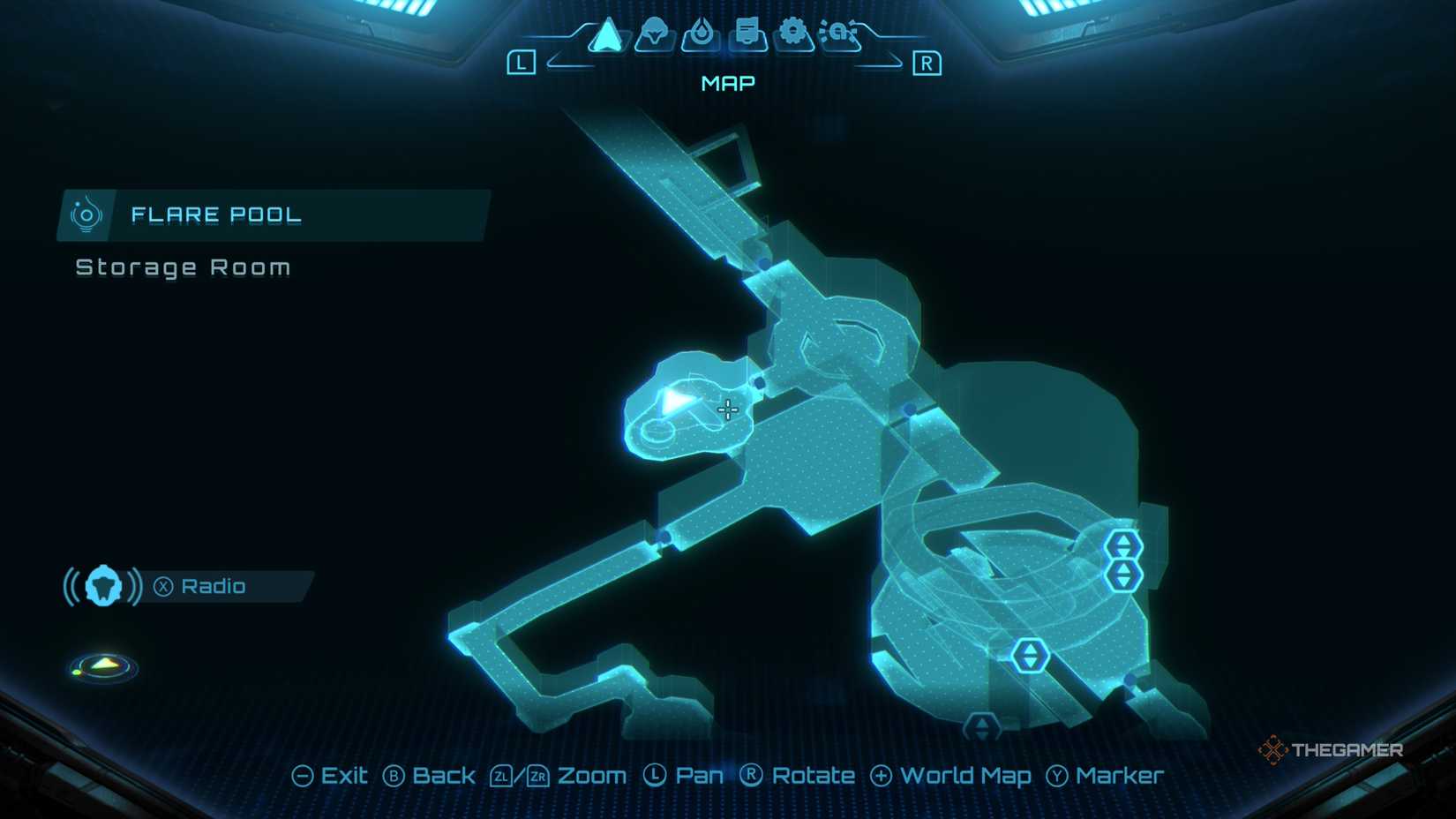Click the Radio transmission icon
The image size is (1456, 819).
[104, 584]
